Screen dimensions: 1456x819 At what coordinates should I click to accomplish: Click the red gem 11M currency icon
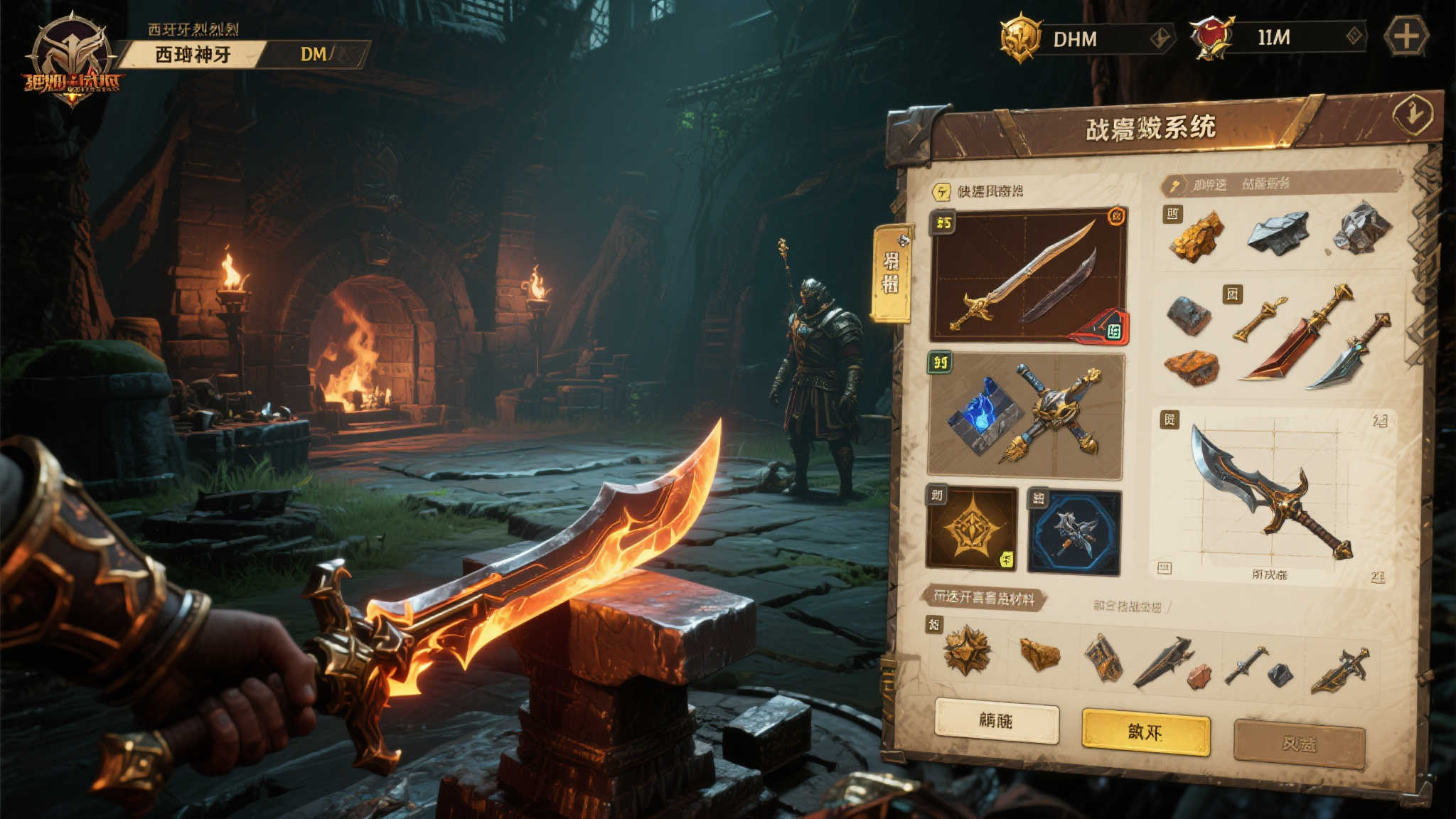tap(1211, 37)
